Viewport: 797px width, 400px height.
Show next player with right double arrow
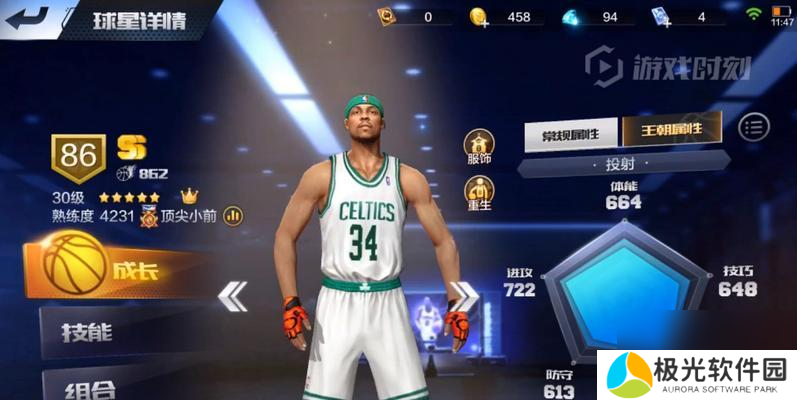[463, 296]
